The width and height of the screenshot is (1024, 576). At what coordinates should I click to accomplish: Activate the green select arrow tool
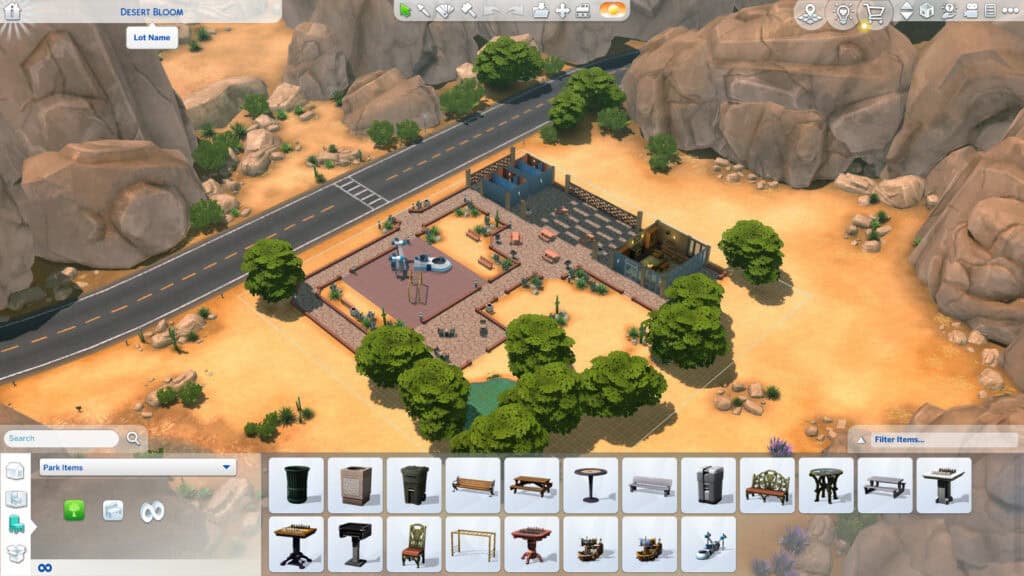pos(405,10)
